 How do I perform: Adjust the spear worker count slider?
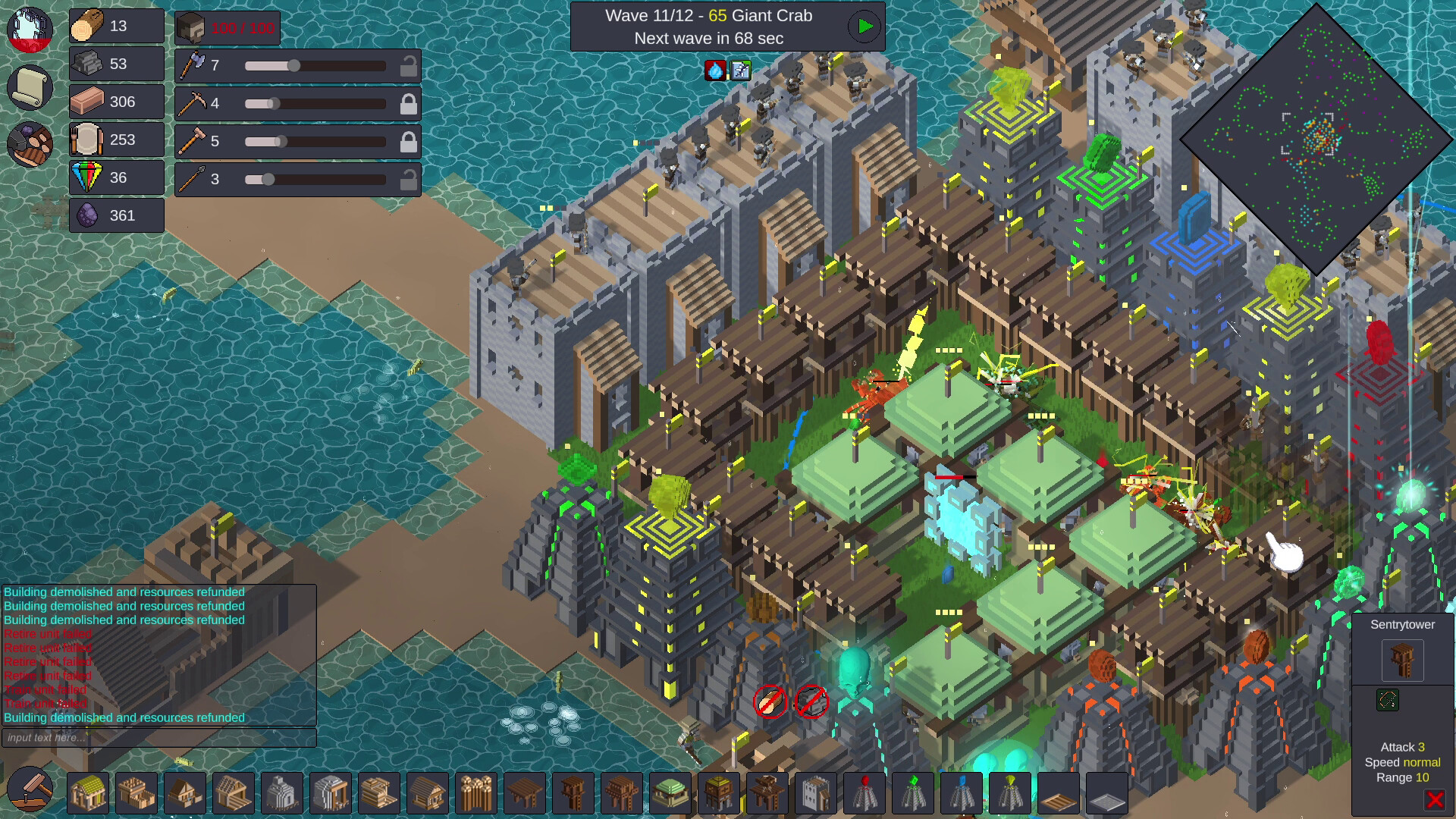(267, 180)
